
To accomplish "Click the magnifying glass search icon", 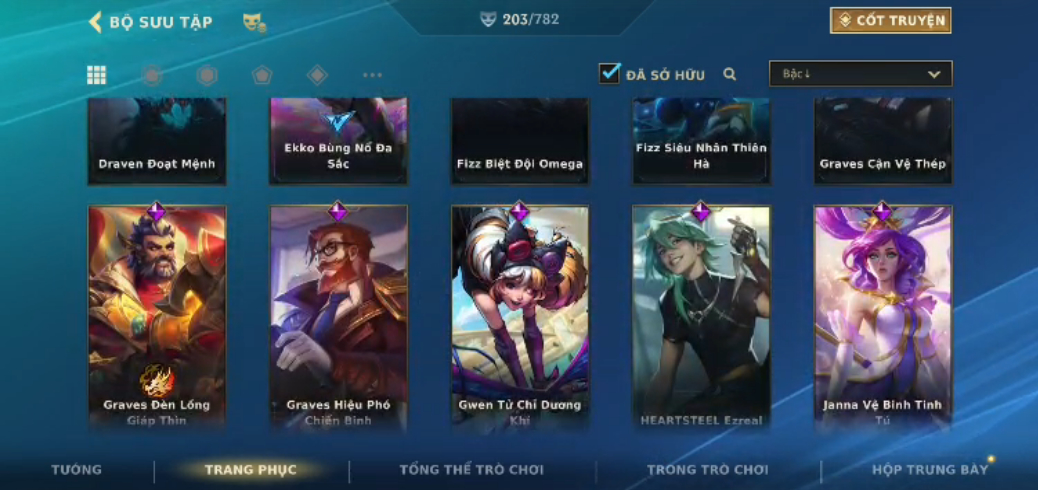I will [730, 74].
